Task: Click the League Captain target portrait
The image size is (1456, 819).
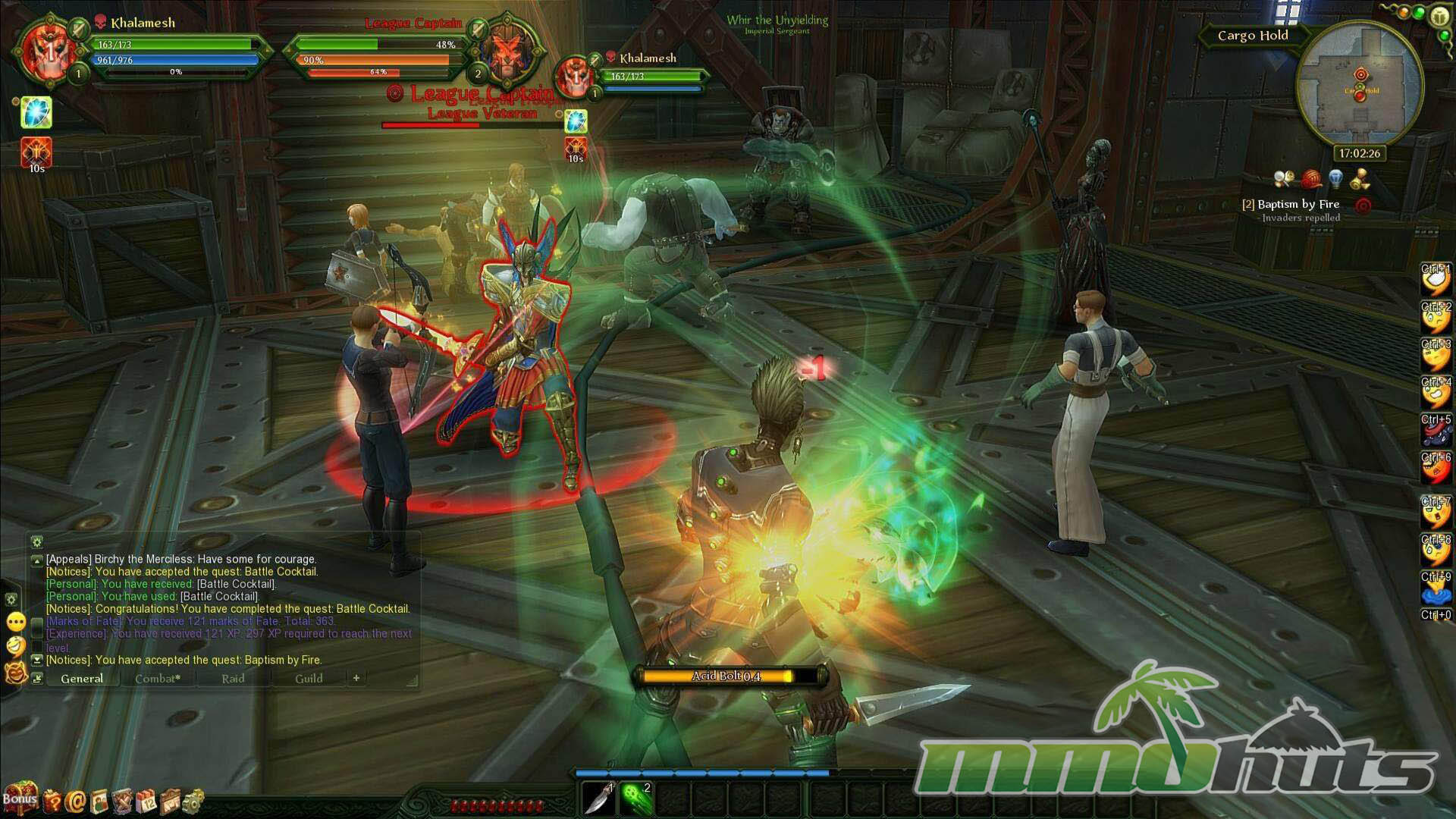Action: [506, 50]
